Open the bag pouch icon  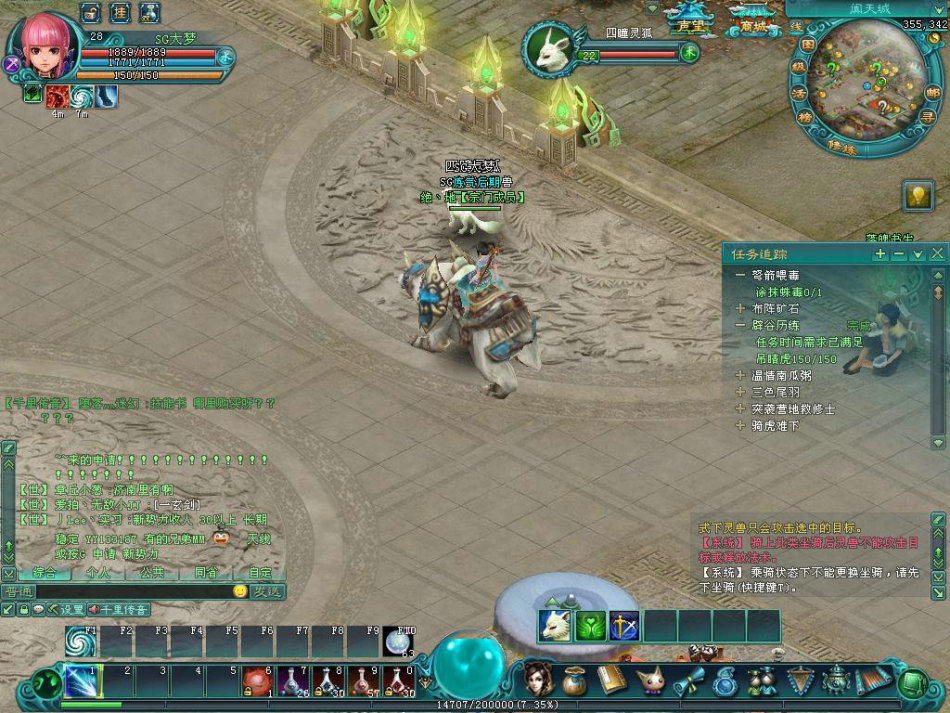[x=574, y=681]
